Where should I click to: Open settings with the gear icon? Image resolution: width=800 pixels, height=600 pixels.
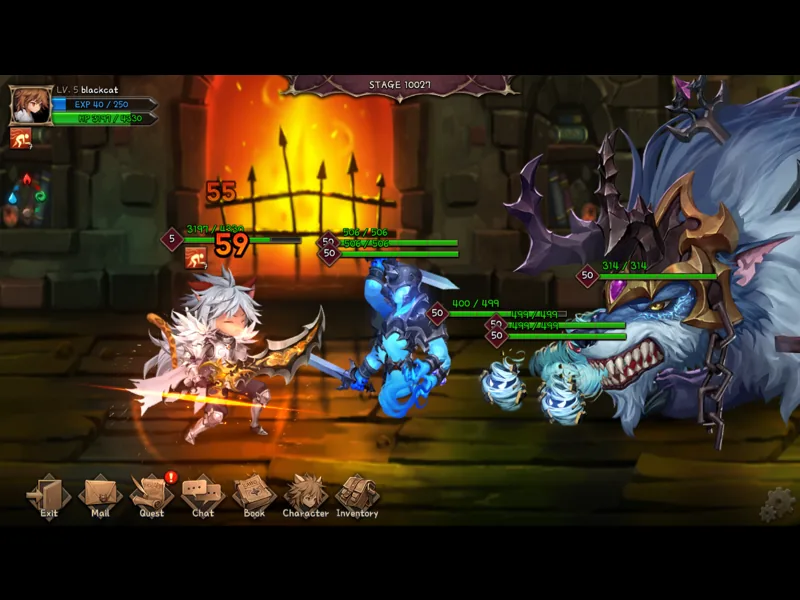[x=775, y=505]
